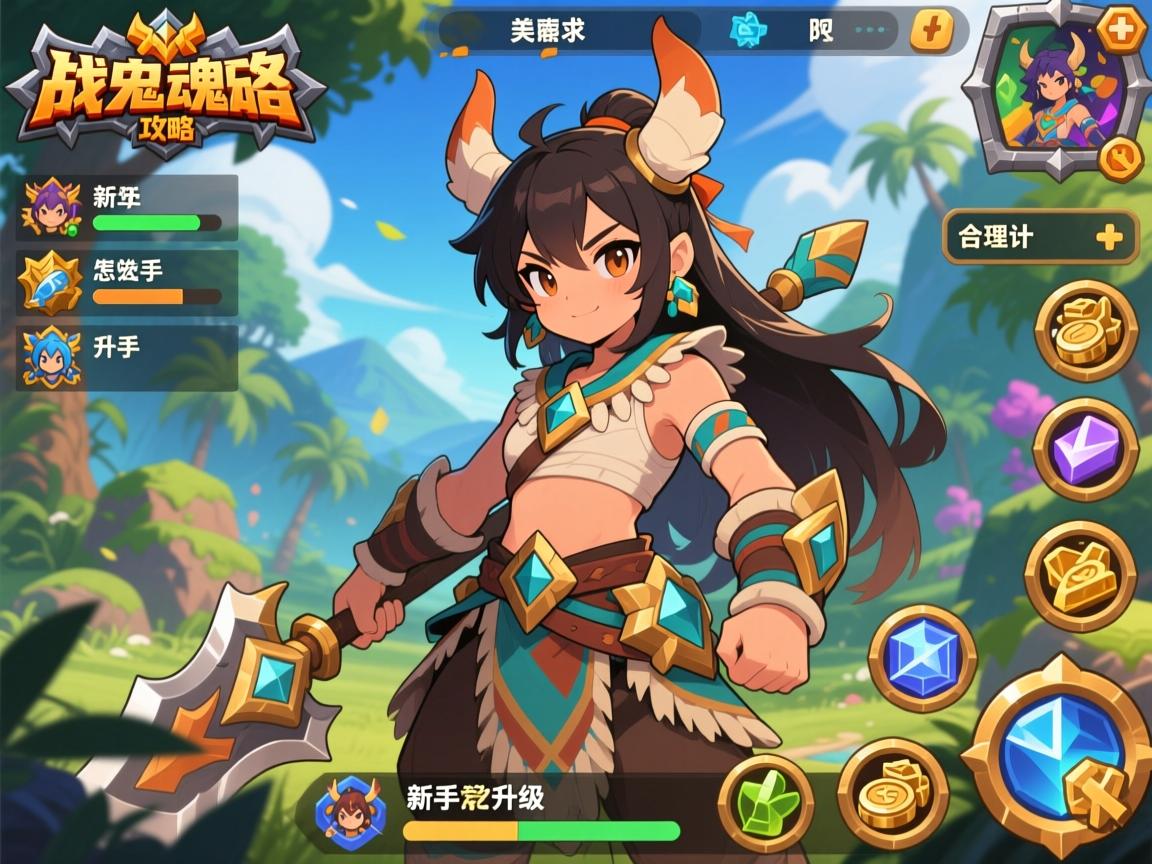Open the gold ingots round button
Image resolution: width=1152 pixels, height=864 pixels.
(1080, 575)
